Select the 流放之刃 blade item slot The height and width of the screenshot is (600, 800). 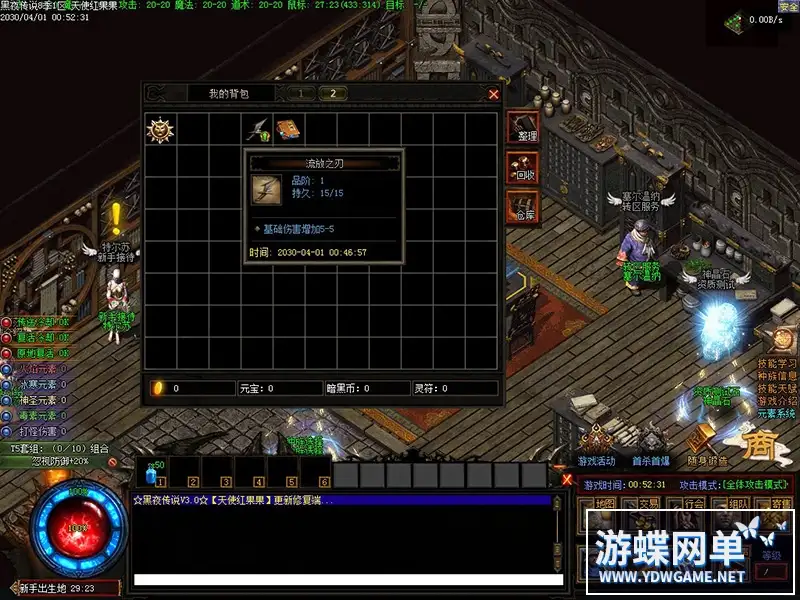(258, 129)
